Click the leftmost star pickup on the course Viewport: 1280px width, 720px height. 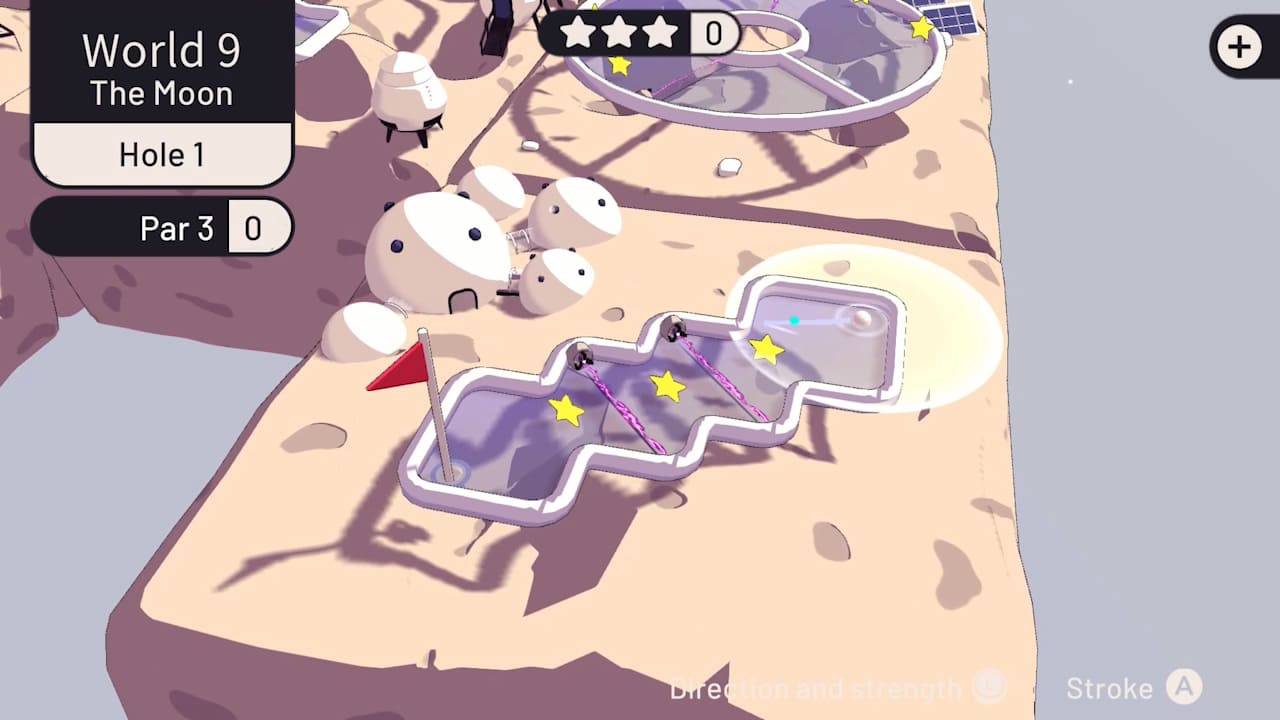tap(565, 410)
